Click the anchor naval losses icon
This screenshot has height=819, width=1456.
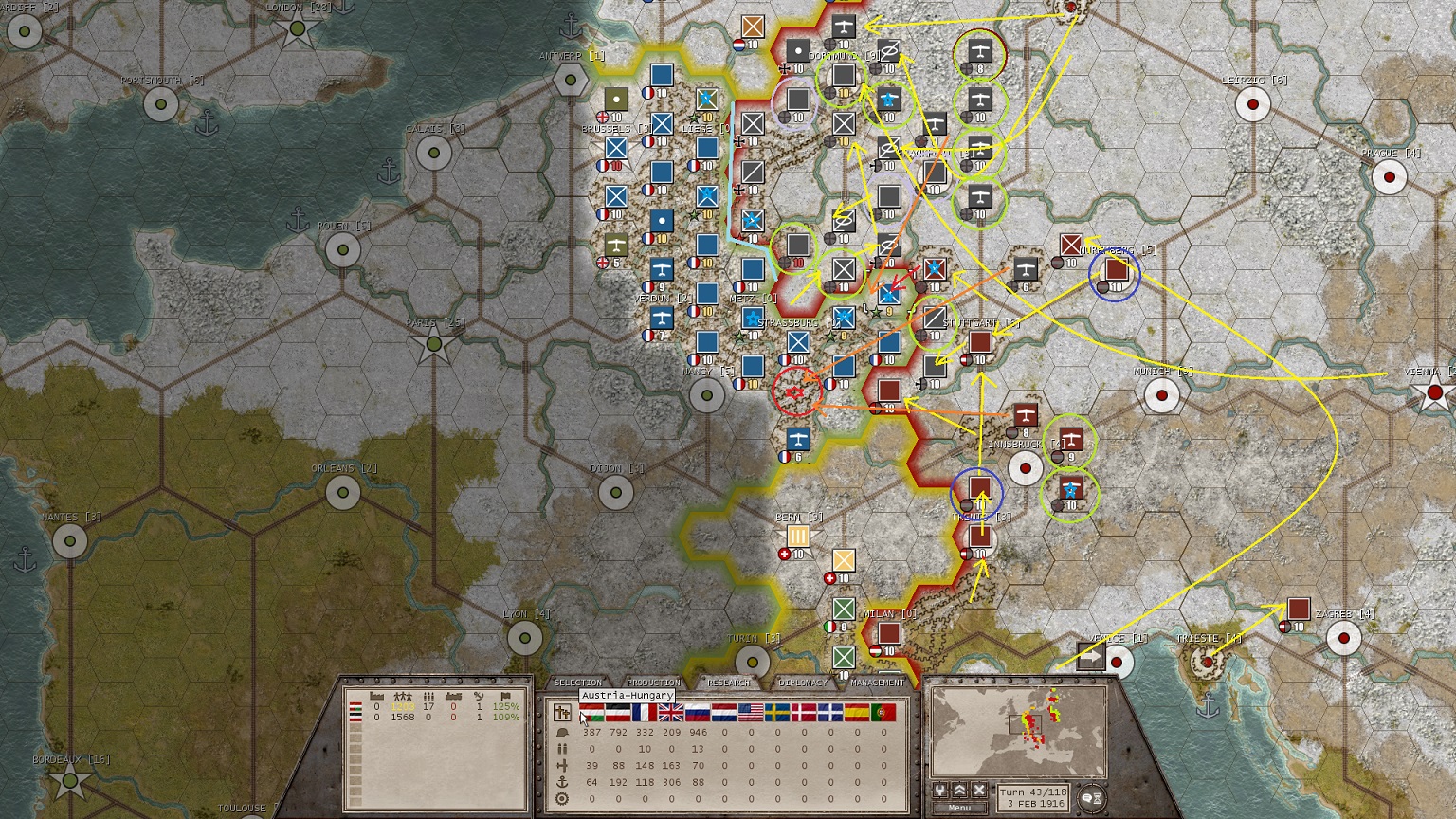pos(563,779)
